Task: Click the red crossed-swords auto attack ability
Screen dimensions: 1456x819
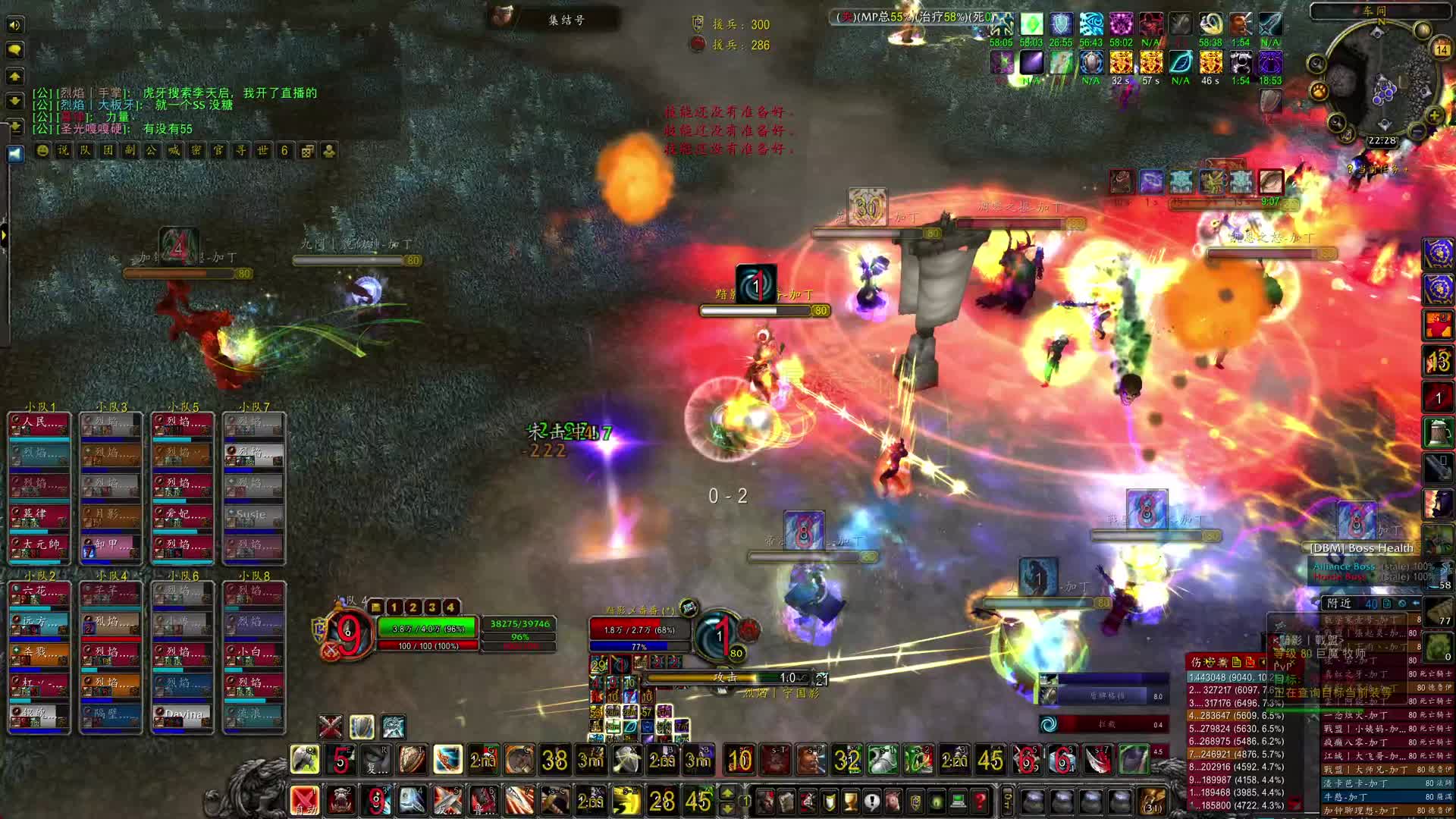Action: [304, 800]
